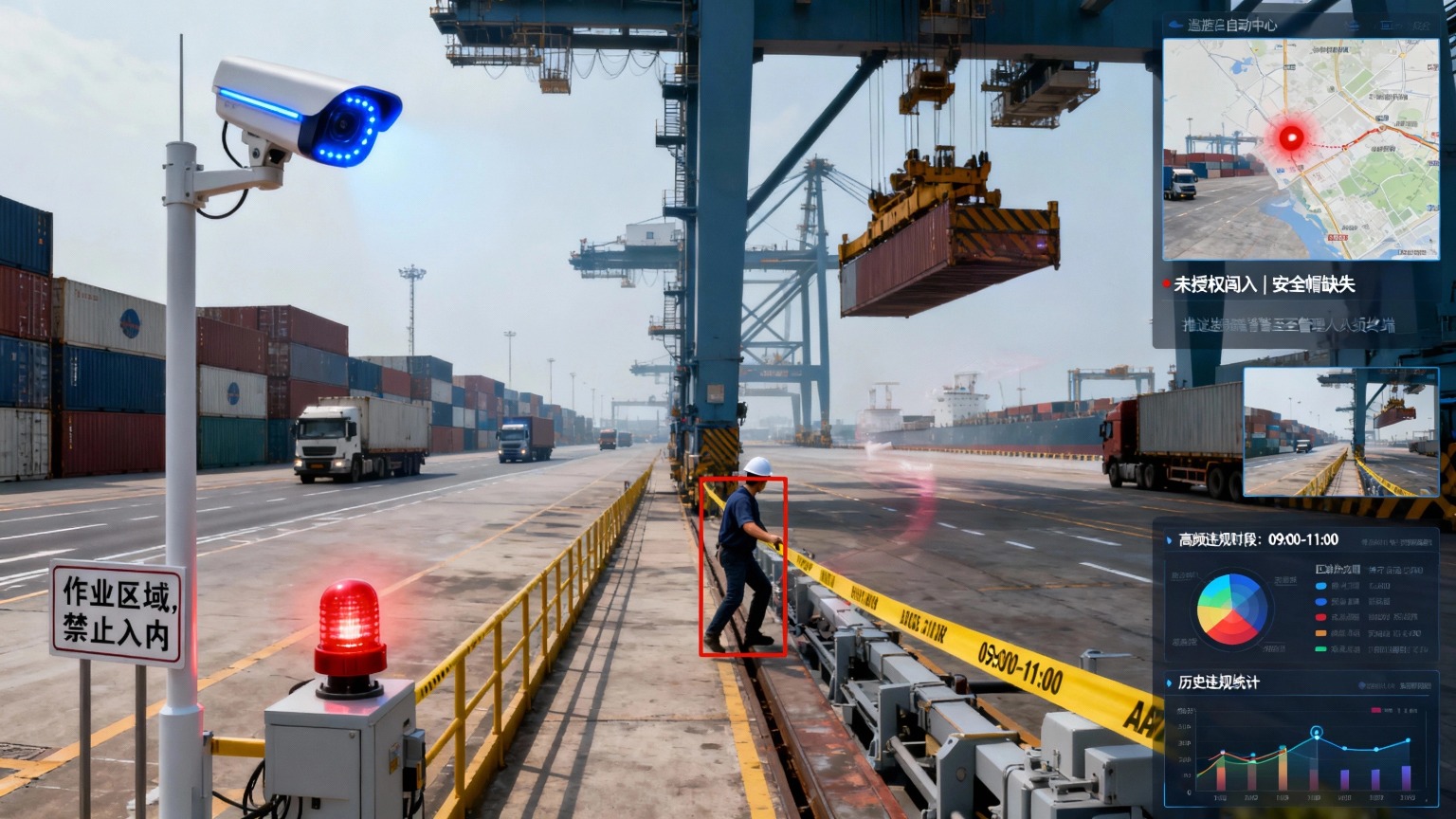Click the violation pie chart
1456x819 pixels.
point(1231,609)
